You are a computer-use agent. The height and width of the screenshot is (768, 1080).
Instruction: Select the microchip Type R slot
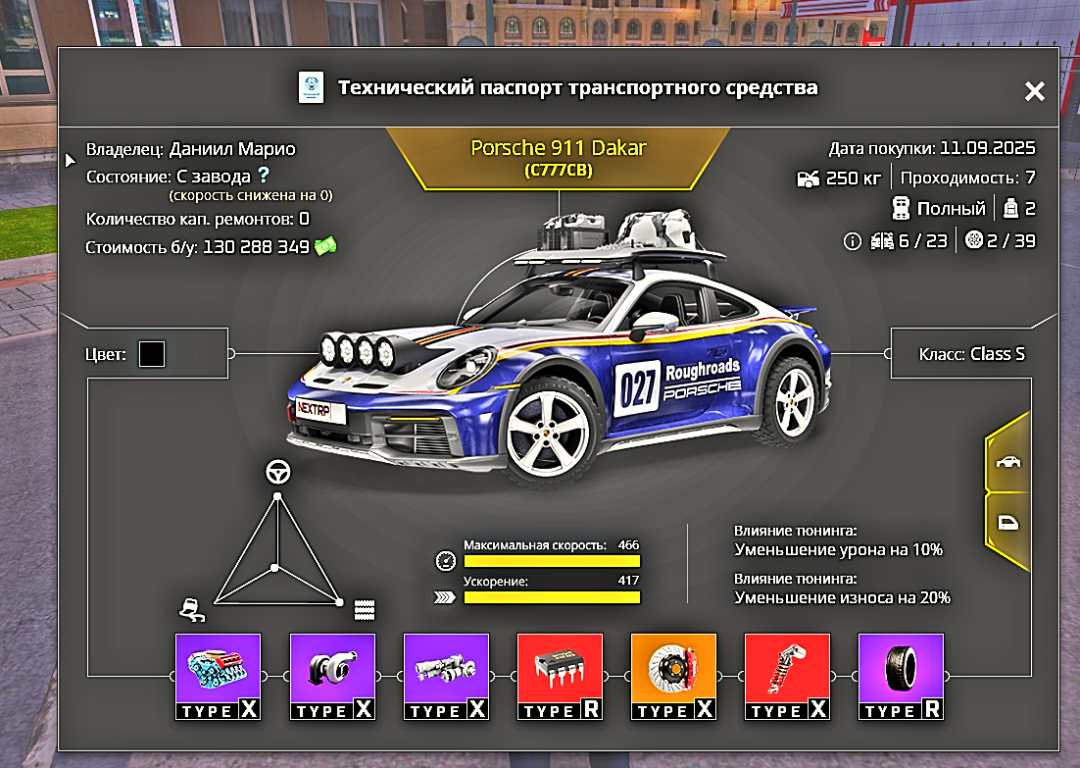(560, 676)
